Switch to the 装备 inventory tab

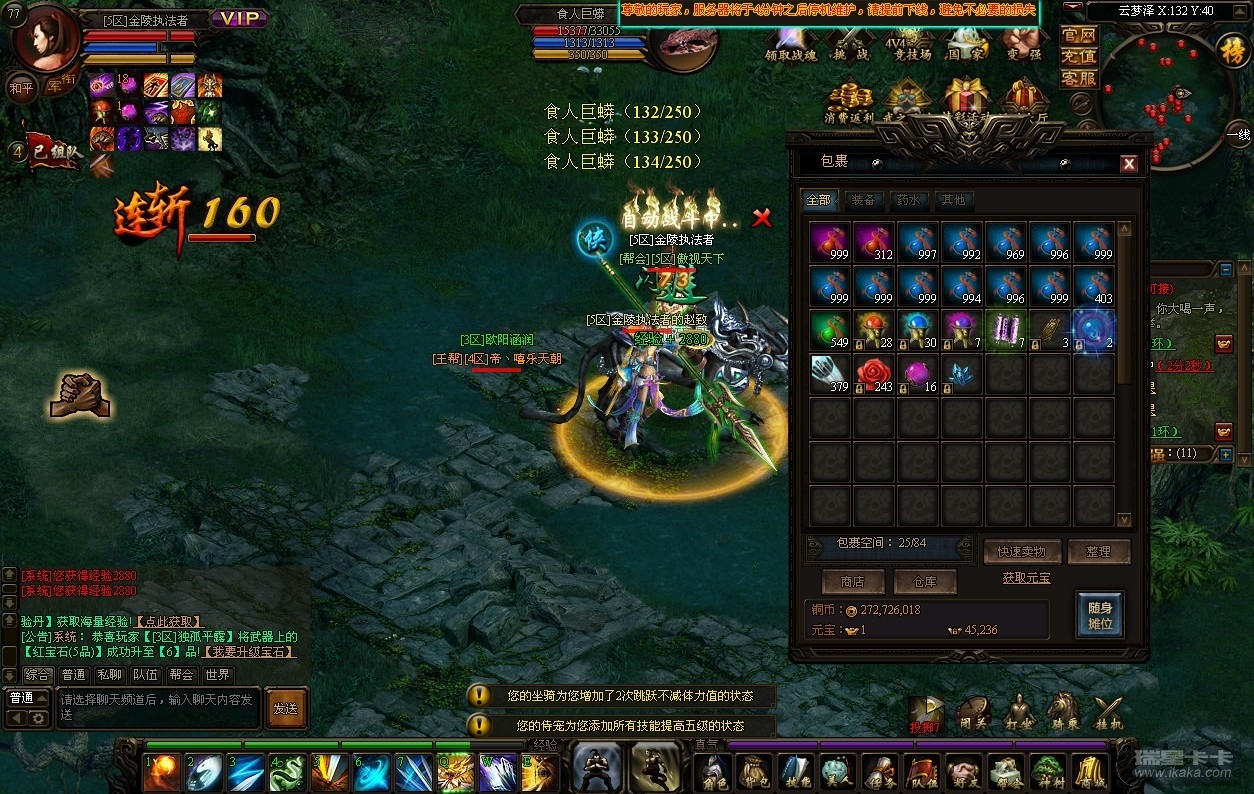coord(862,200)
